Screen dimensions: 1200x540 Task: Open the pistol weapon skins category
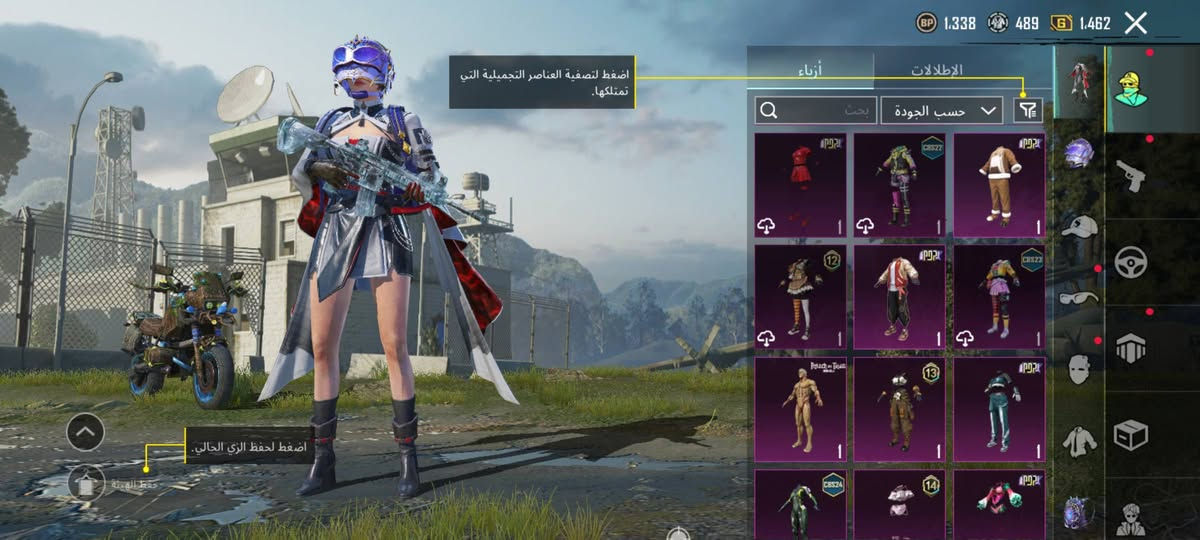1131,176
